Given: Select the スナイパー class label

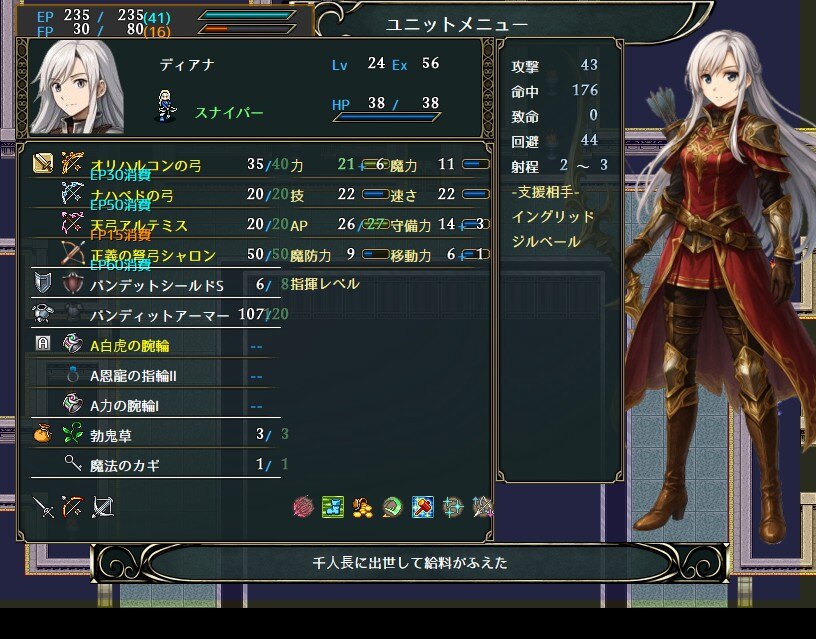Looking at the screenshot, I should (x=227, y=113).
